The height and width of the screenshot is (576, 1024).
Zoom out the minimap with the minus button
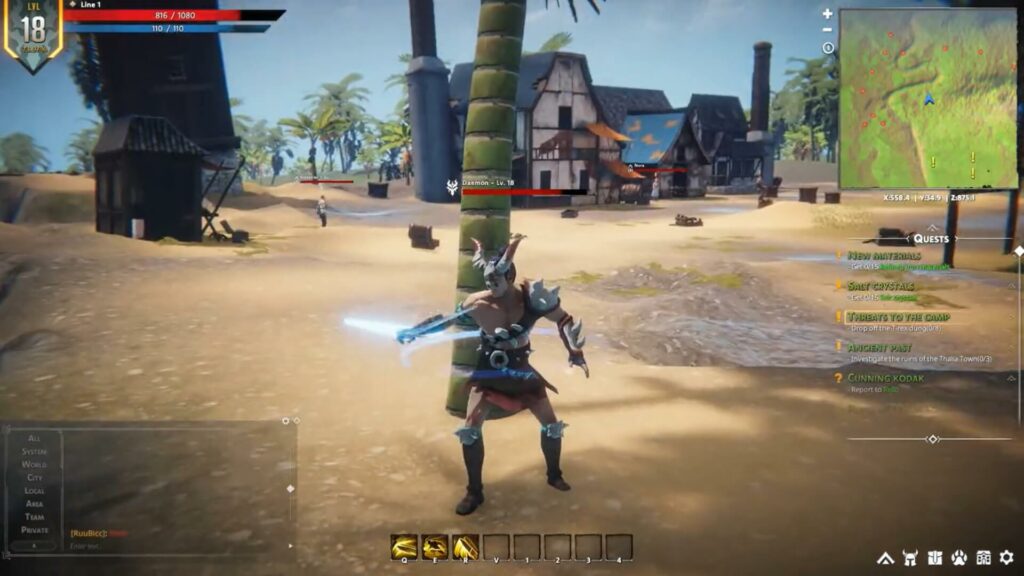(x=827, y=31)
